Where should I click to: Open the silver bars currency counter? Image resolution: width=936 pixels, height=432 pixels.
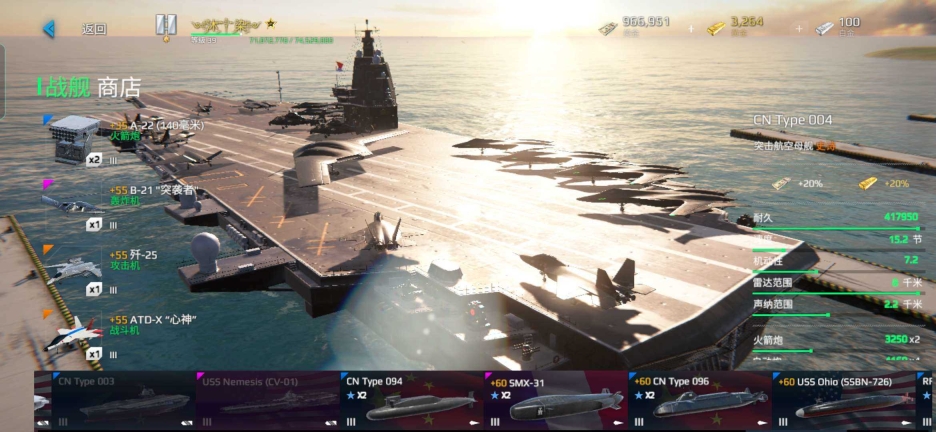pyautogui.click(x=838, y=26)
